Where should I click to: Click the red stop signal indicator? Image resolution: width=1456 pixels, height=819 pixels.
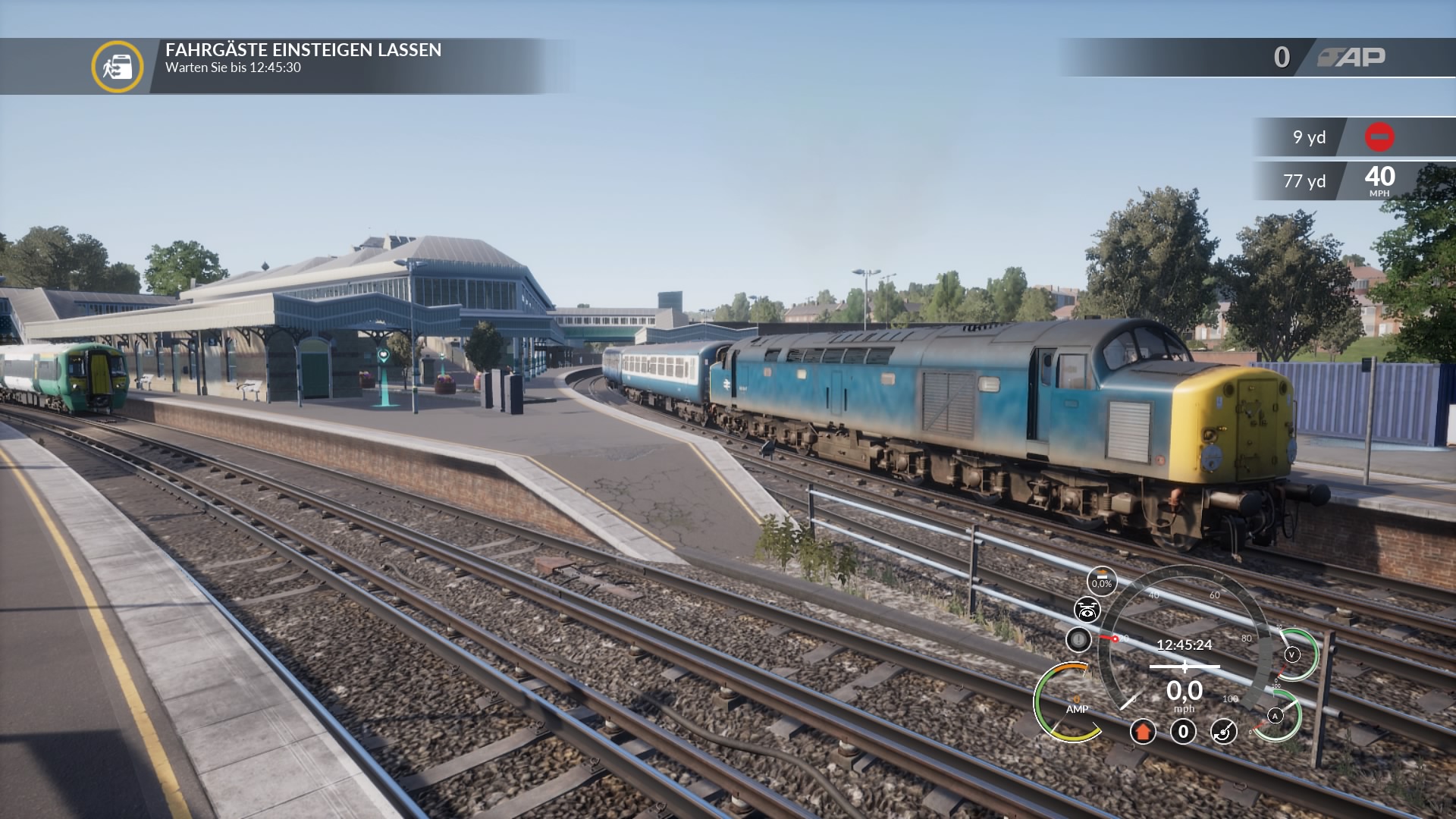click(1379, 137)
